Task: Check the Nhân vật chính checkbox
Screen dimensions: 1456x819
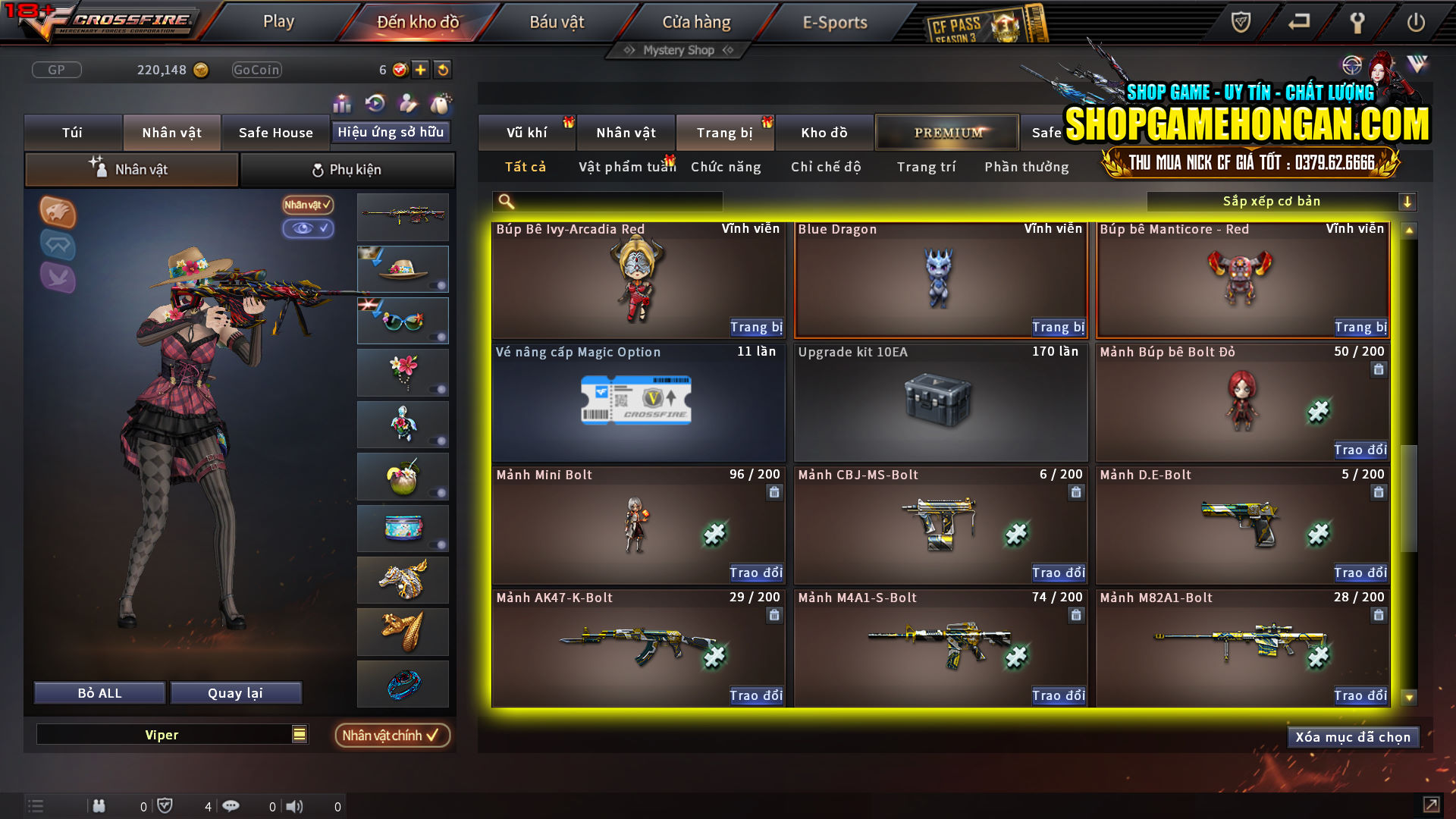Action: 392,735
